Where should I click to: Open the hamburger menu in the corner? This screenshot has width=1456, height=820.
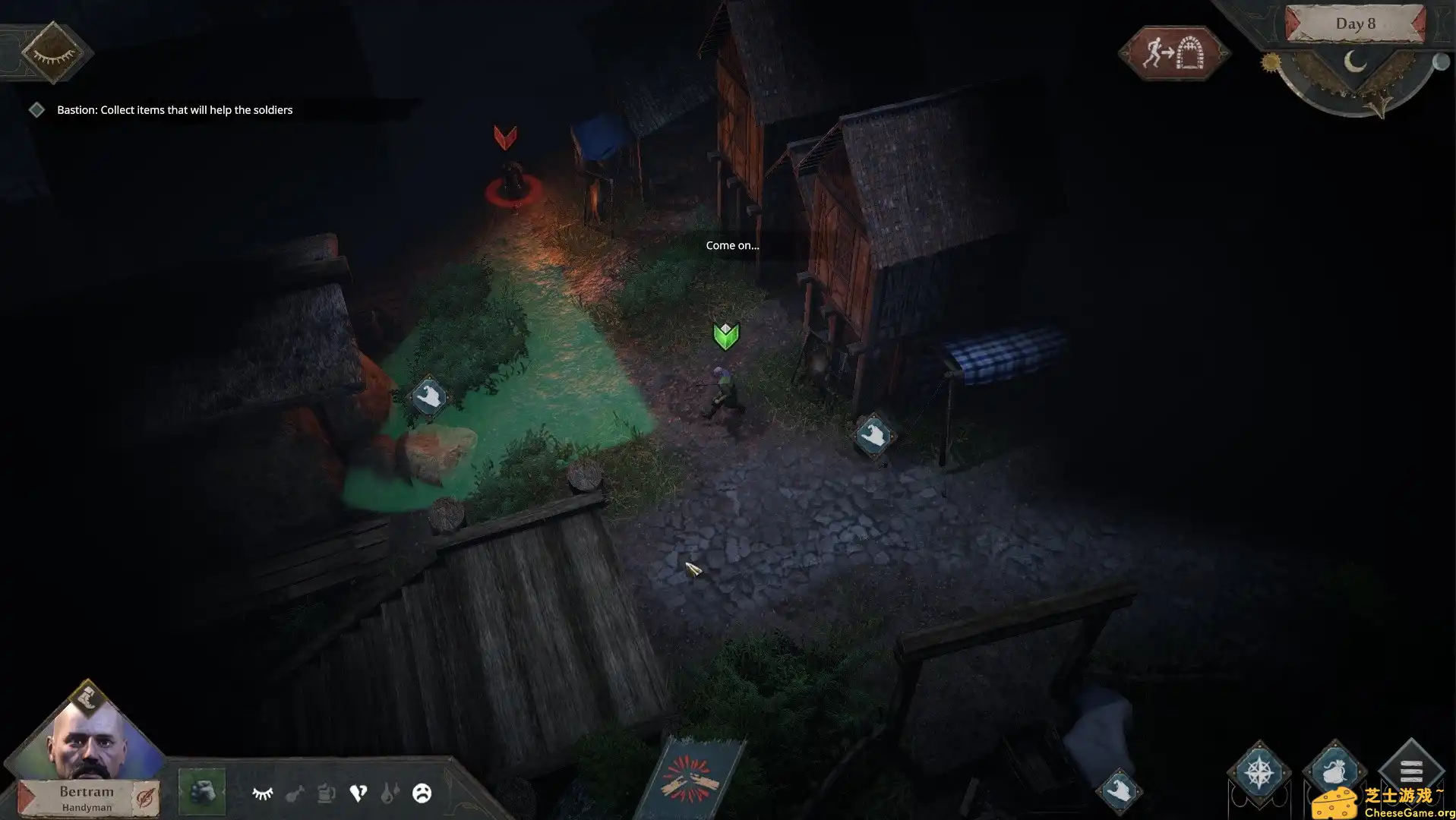coord(1410,771)
